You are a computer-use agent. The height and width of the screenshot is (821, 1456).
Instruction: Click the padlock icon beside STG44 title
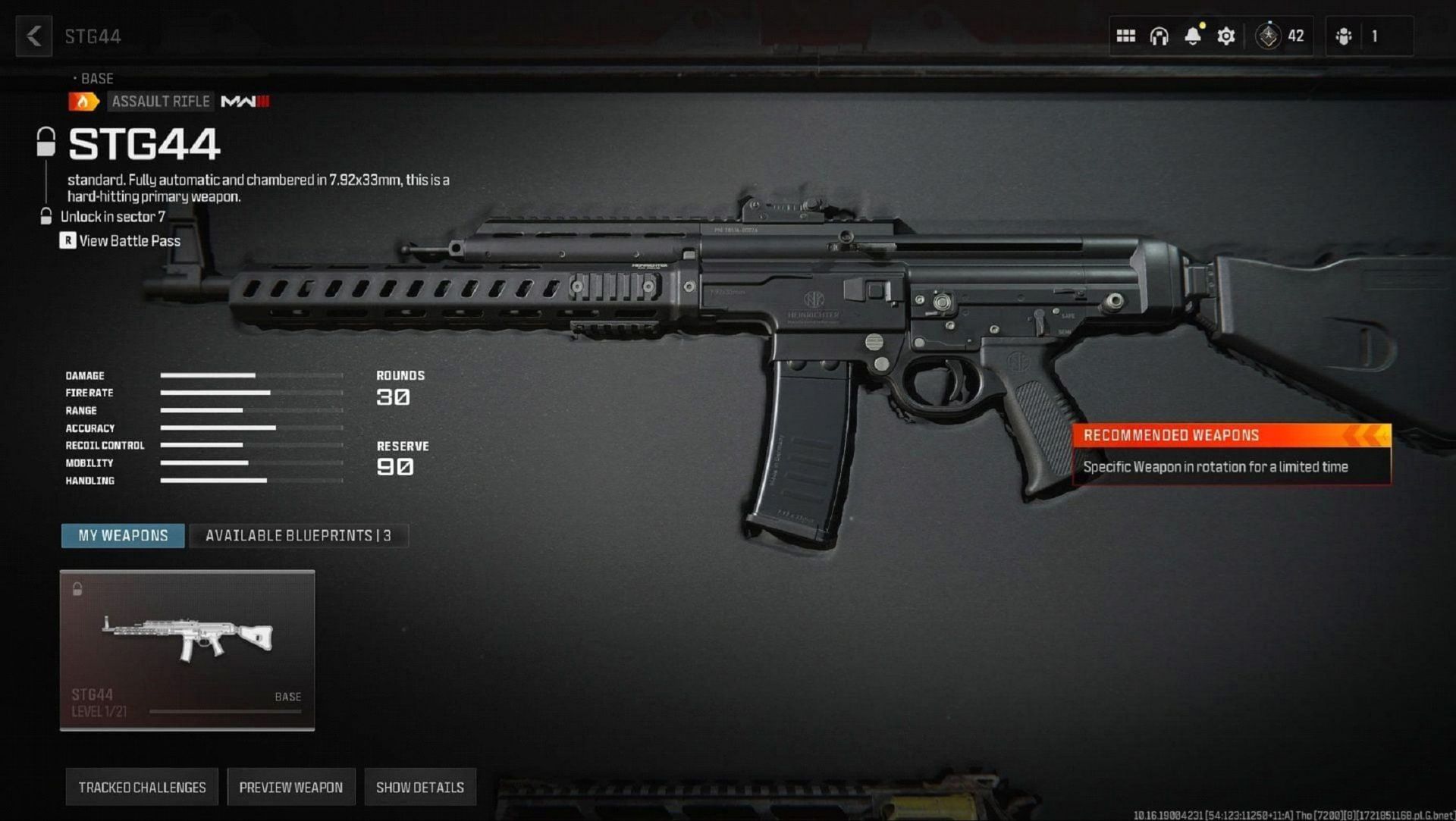point(48,143)
